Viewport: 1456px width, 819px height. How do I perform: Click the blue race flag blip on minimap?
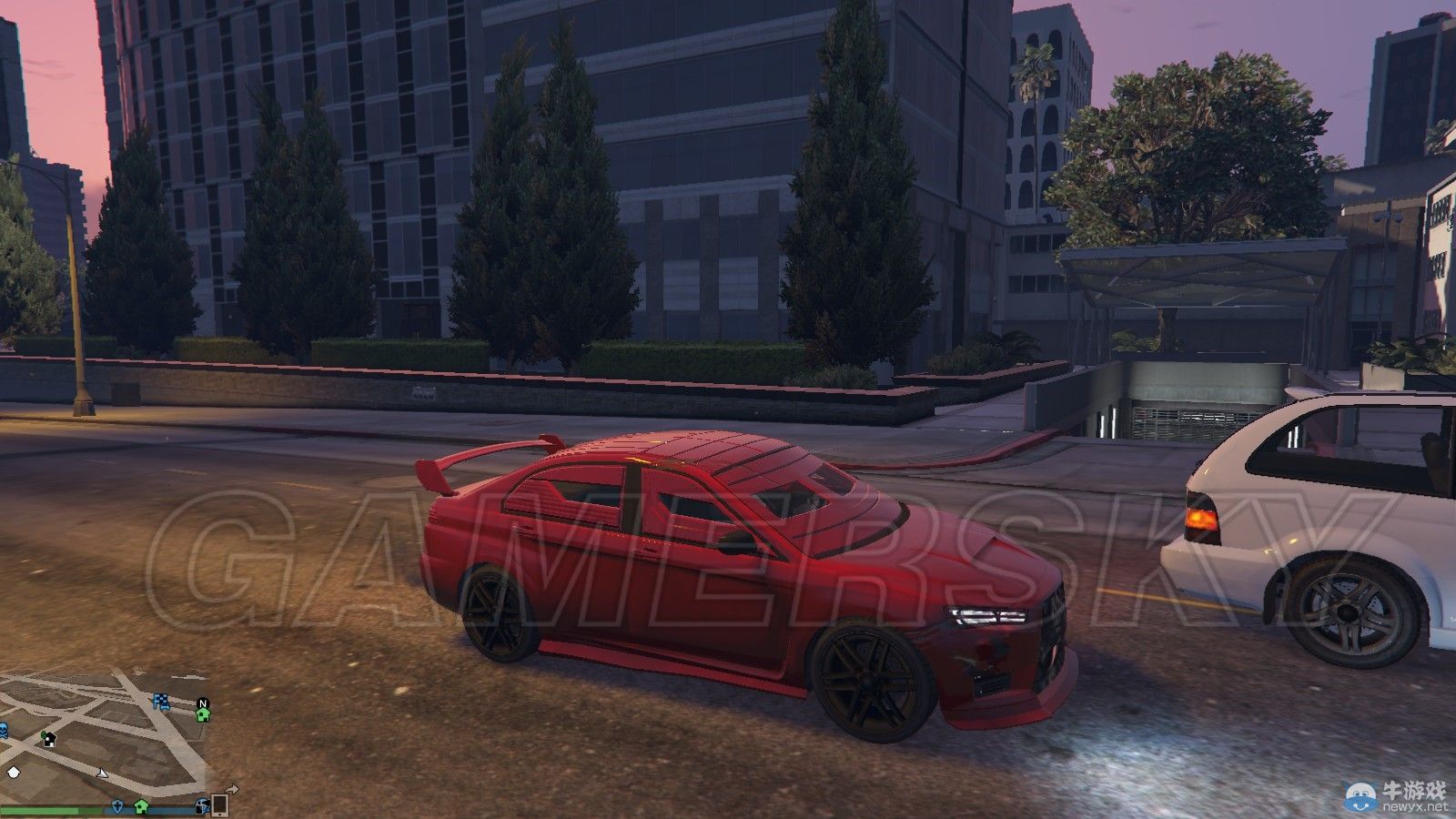click(x=161, y=701)
